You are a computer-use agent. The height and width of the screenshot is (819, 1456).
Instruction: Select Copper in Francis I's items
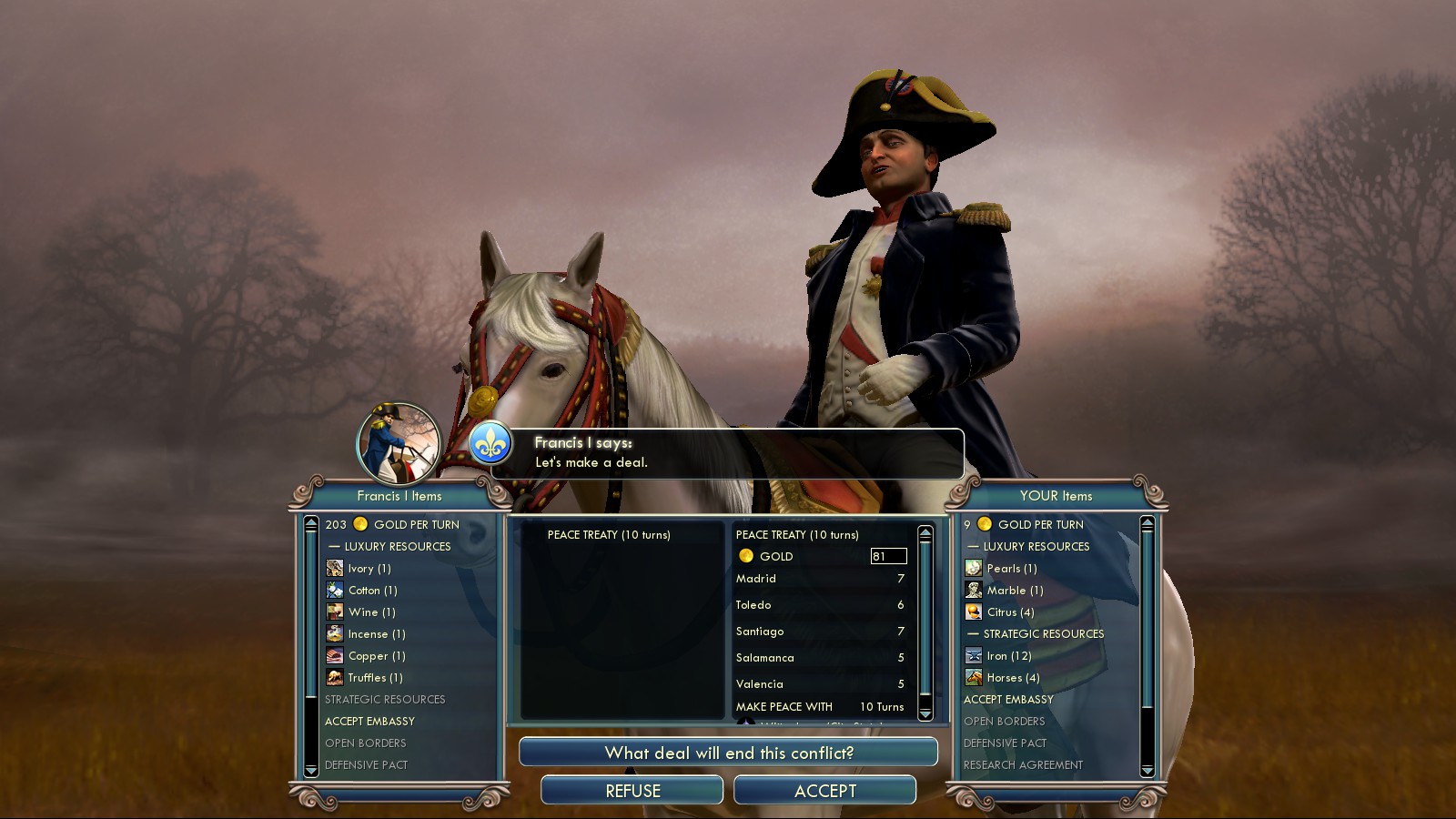click(376, 656)
